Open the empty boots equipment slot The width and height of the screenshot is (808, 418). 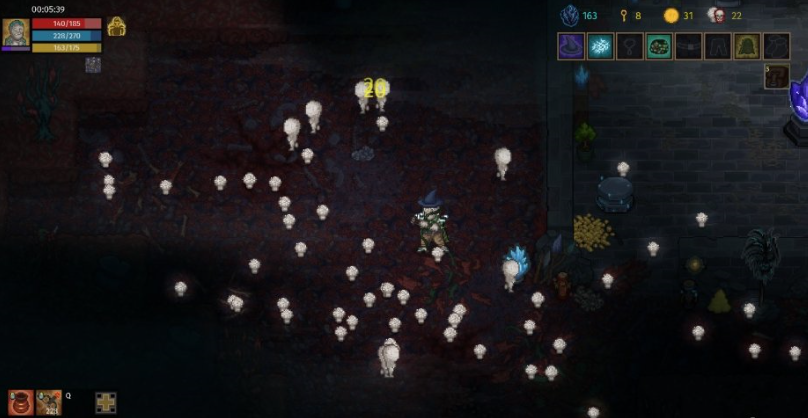[777, 46]
